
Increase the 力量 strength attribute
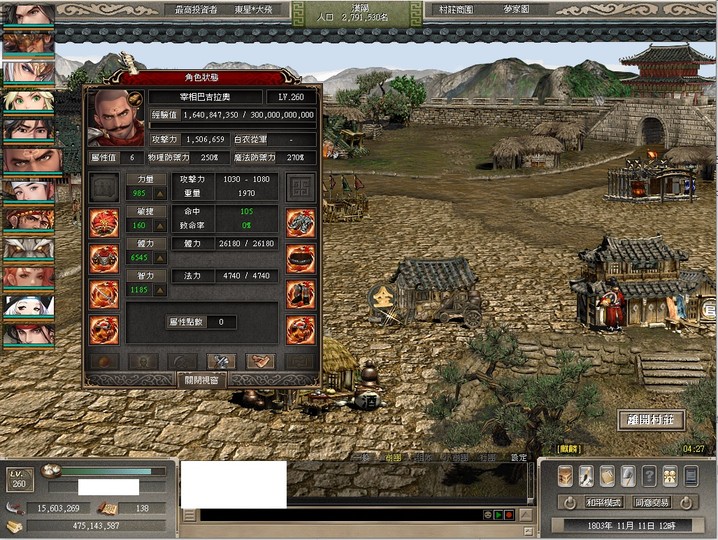pyautogui.click(x=159, y=194)
